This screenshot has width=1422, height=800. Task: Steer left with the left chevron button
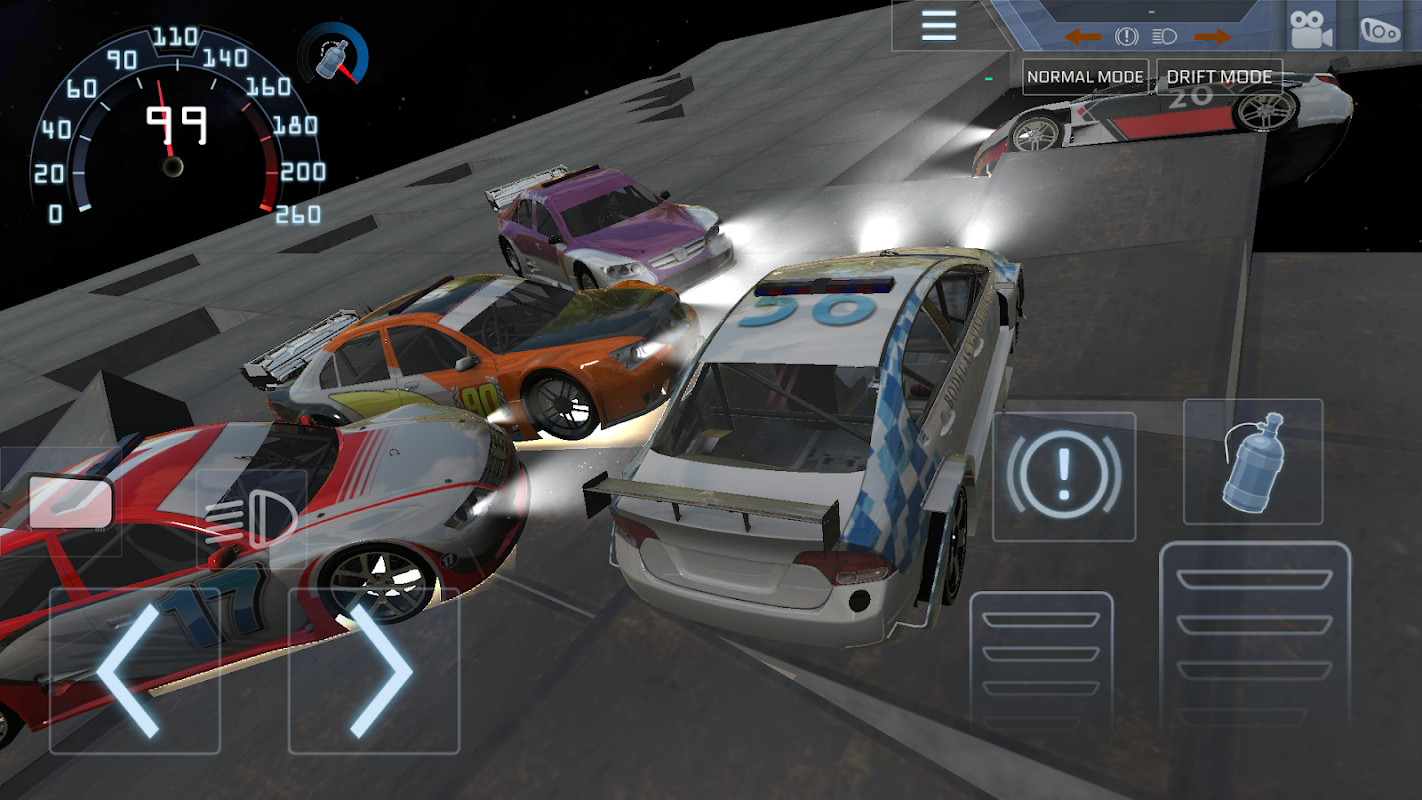point(134,671)
